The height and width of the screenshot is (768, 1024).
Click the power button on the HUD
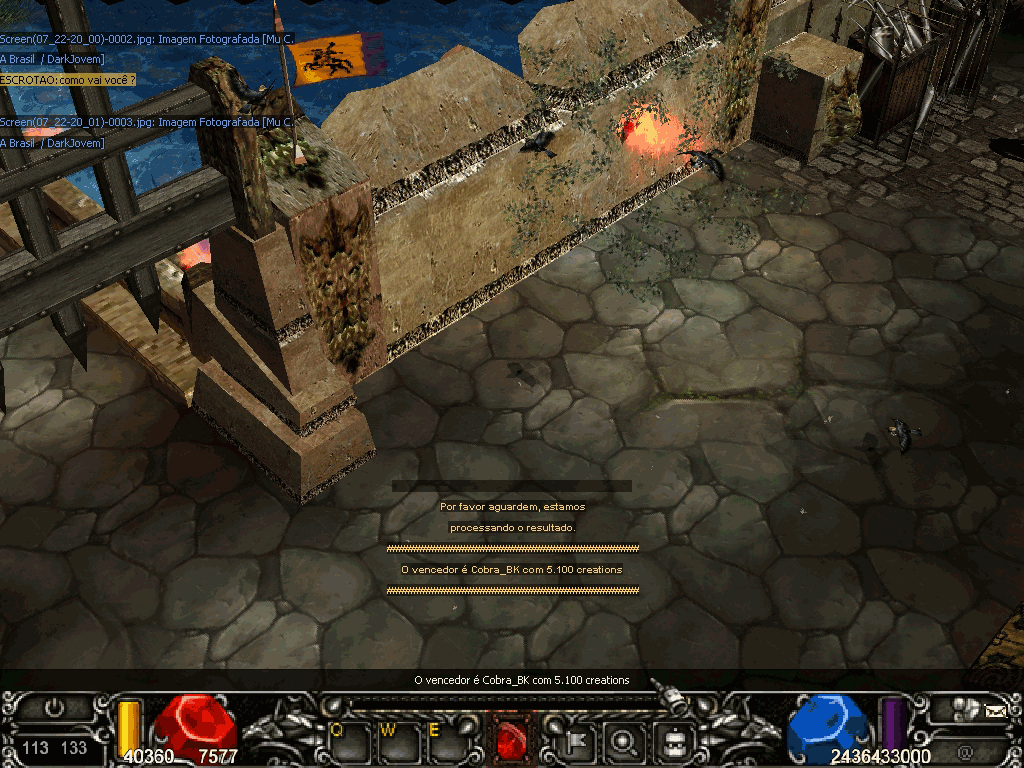[54, 707]
